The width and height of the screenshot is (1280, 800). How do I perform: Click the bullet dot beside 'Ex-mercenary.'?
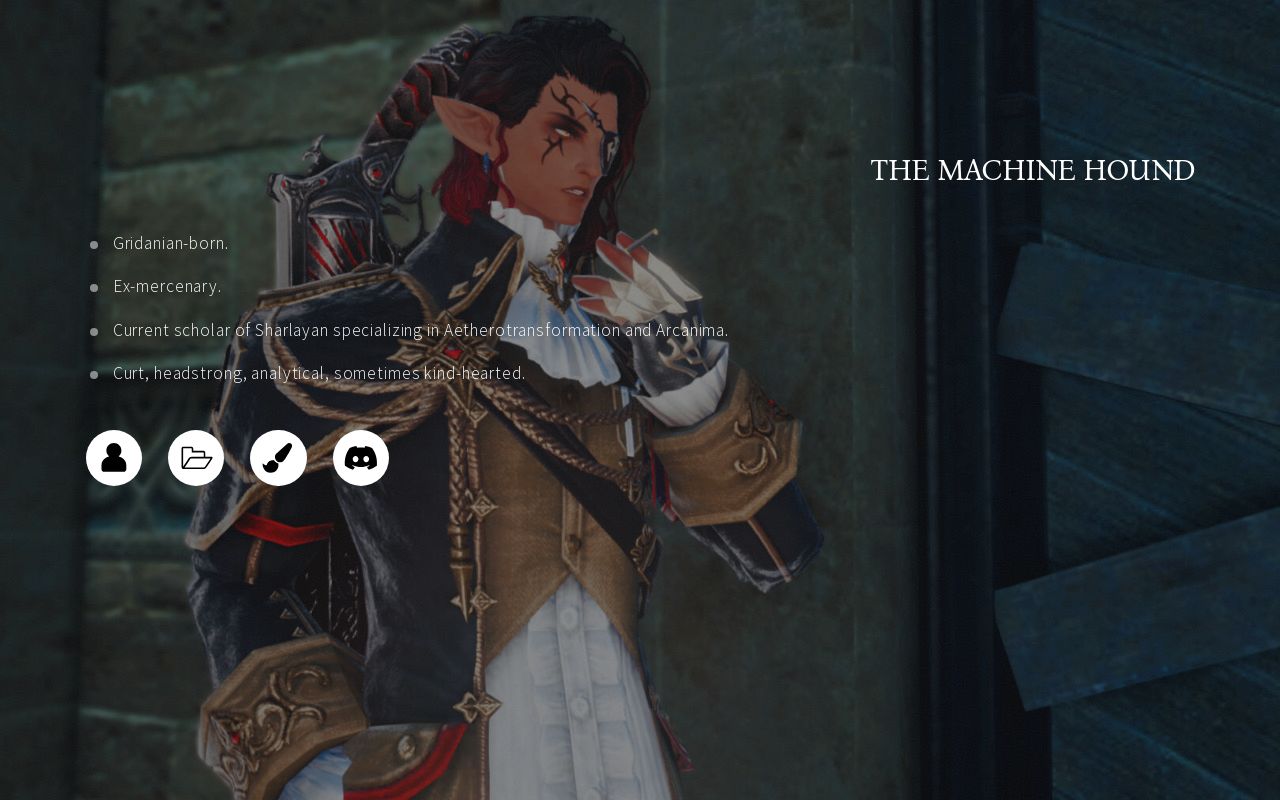click(94, 287)
